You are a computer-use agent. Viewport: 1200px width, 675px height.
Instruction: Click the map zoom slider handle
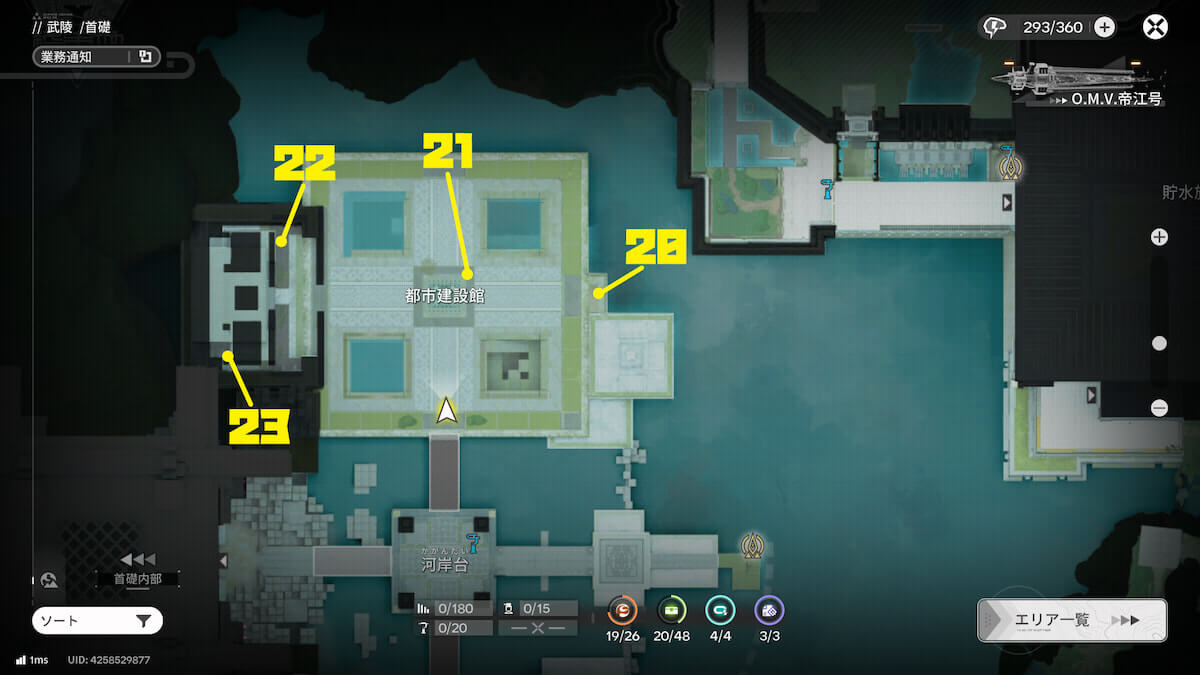click(1159, 343)
